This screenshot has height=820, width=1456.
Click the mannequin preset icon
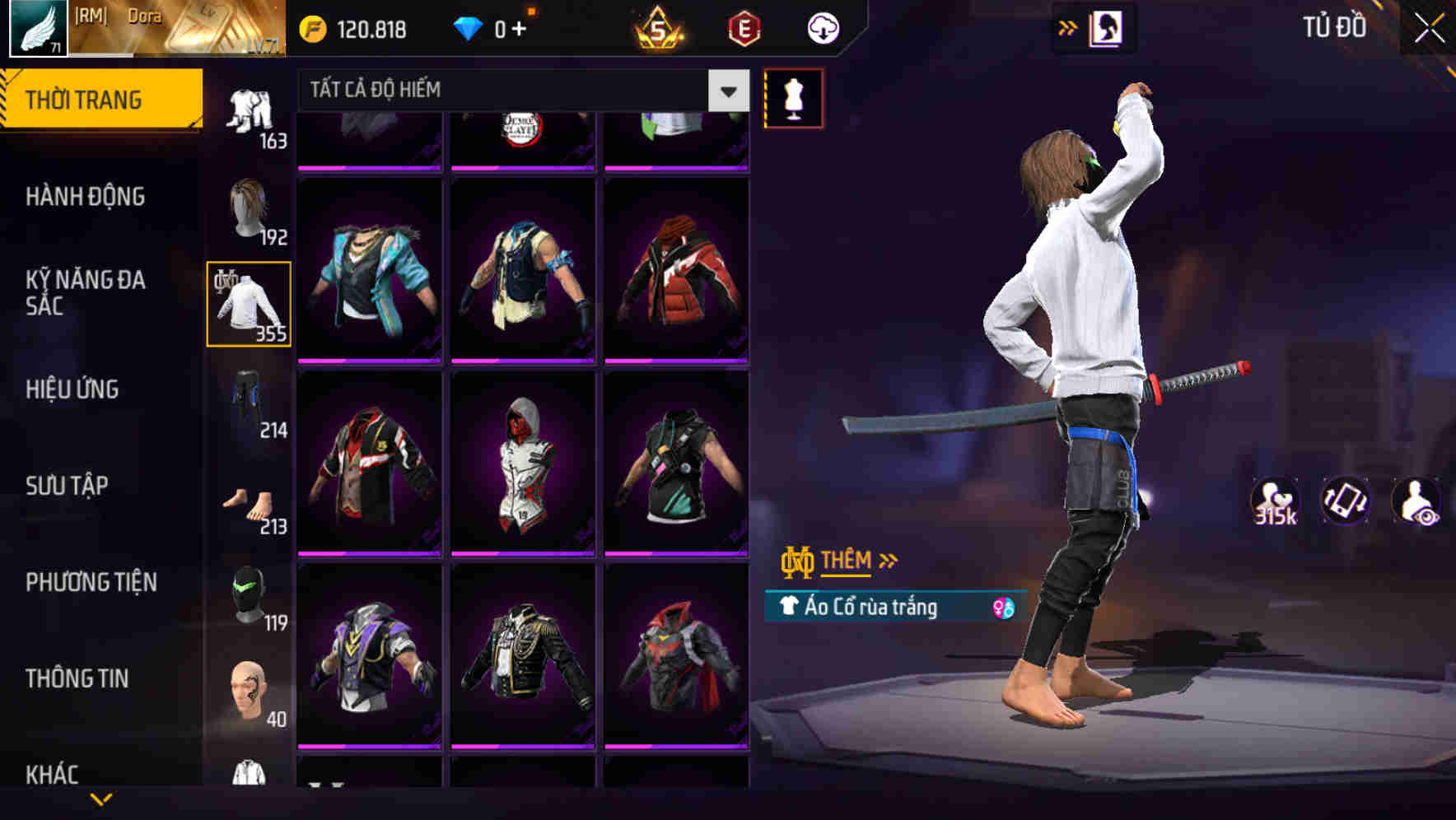tap(792, 98)
